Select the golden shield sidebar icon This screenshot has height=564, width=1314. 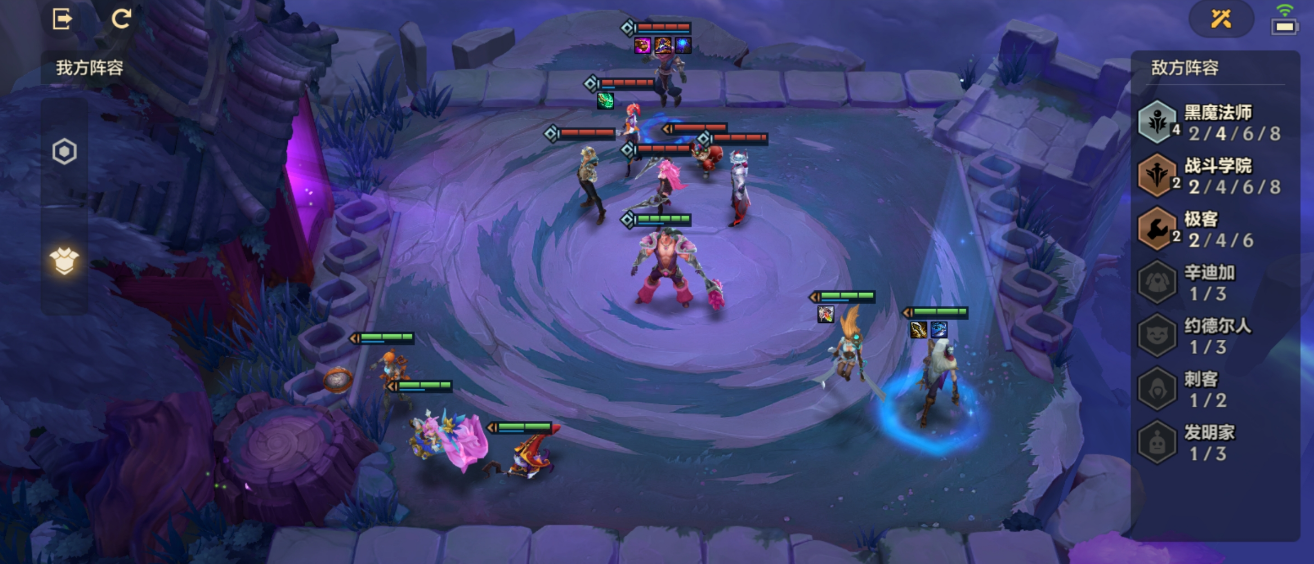click(x=64, y=261)
